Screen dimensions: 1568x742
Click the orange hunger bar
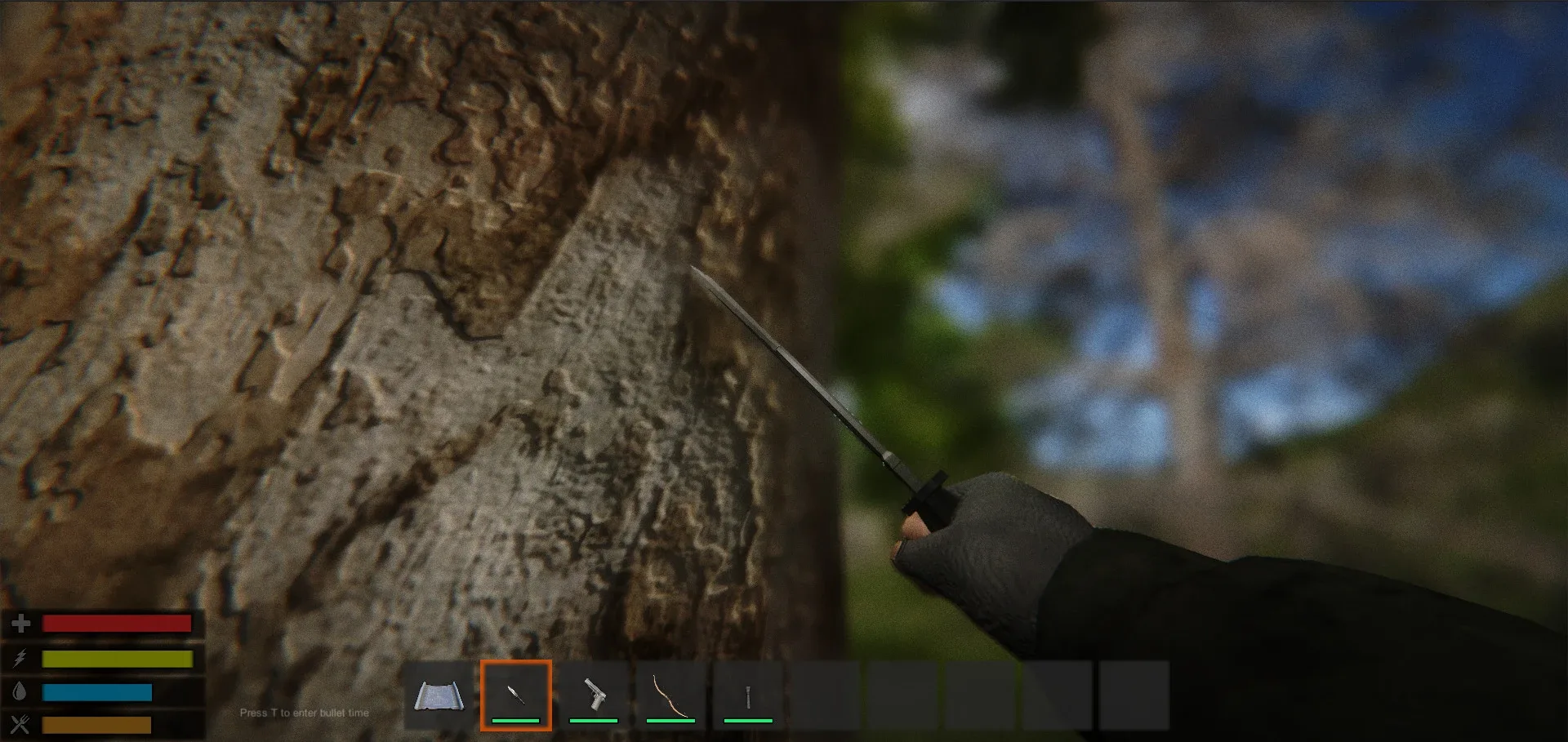coord(98,725)
